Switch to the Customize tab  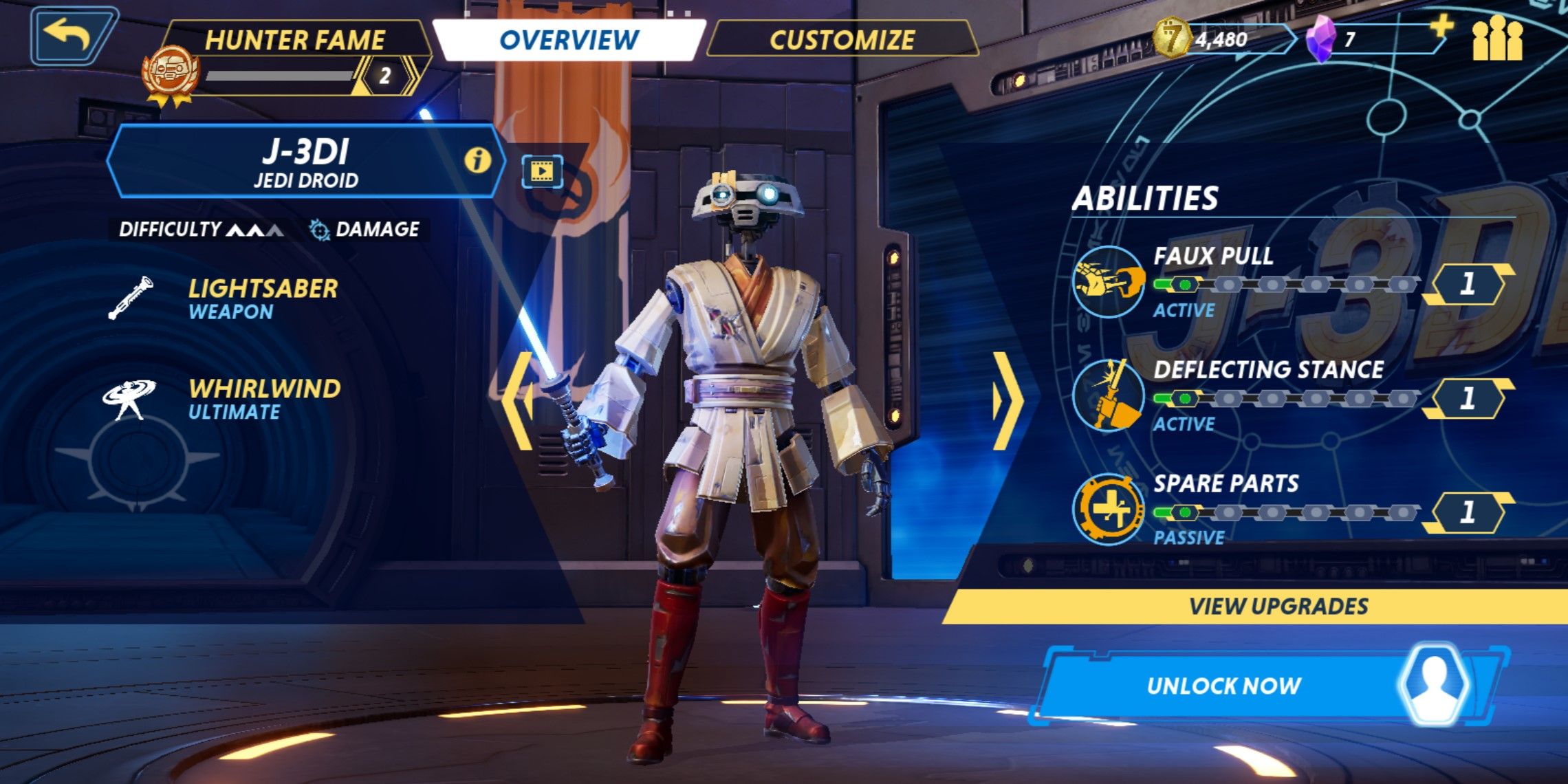pos(842,39)
